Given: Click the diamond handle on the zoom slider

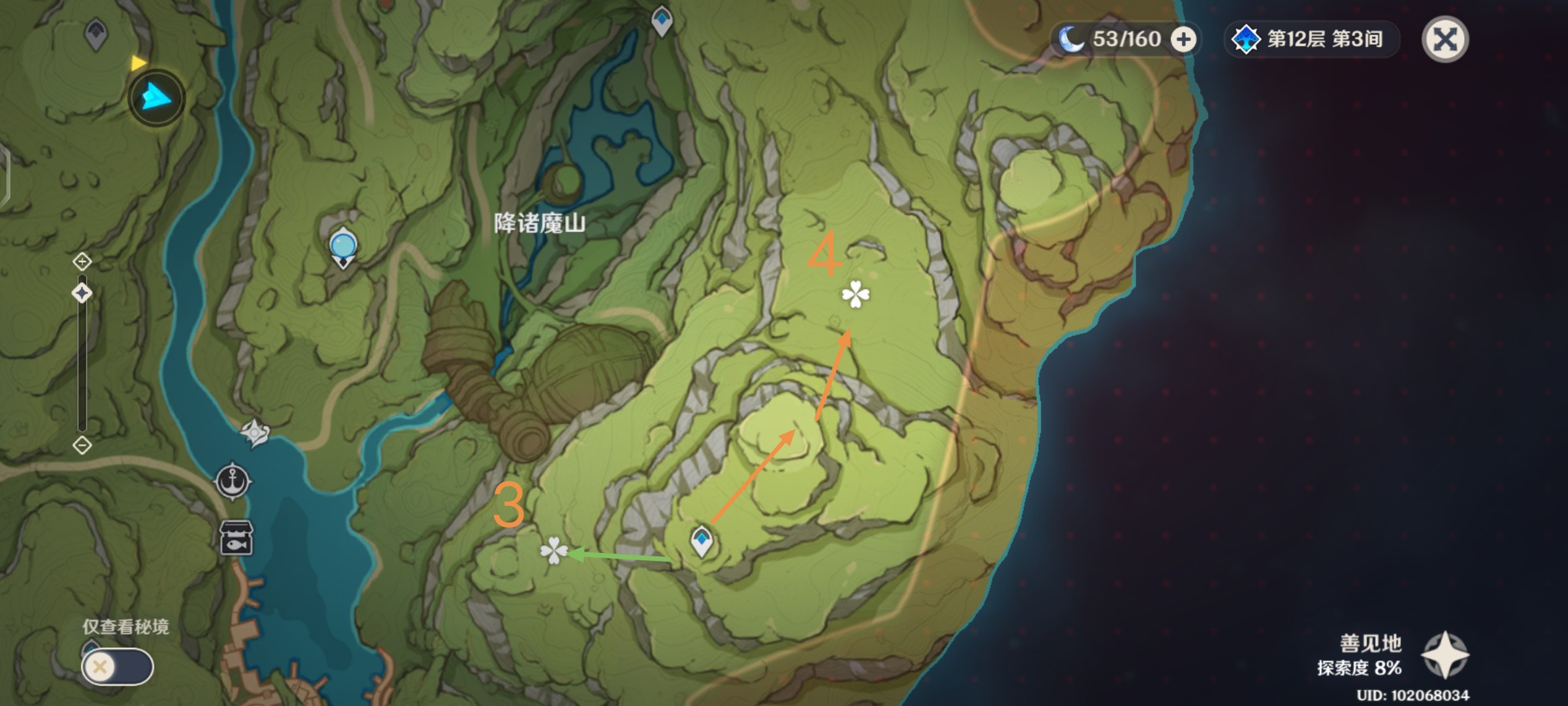Looking at the screenshot, I should (81, 293).
